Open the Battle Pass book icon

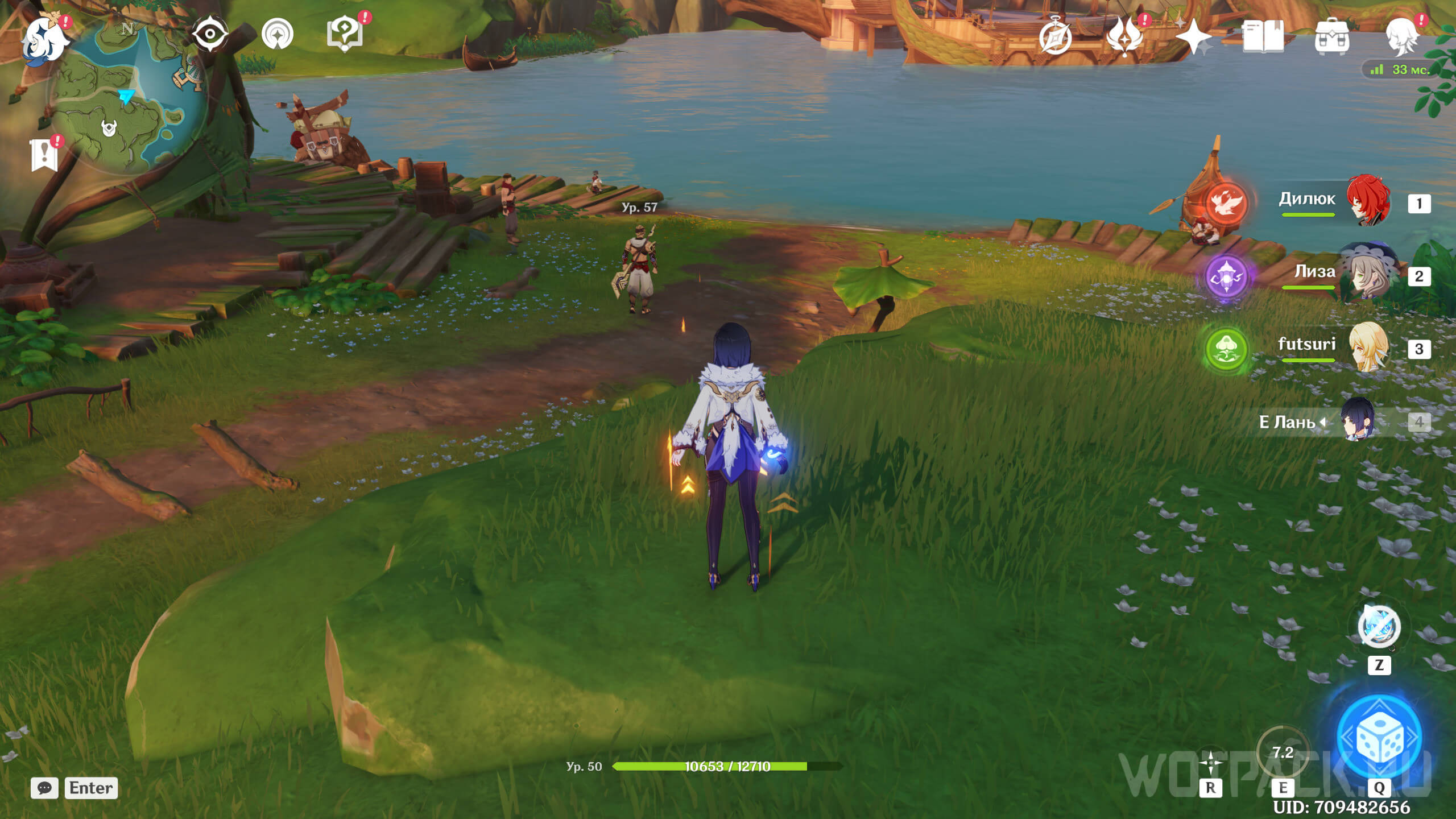[x=1263, y=37]
